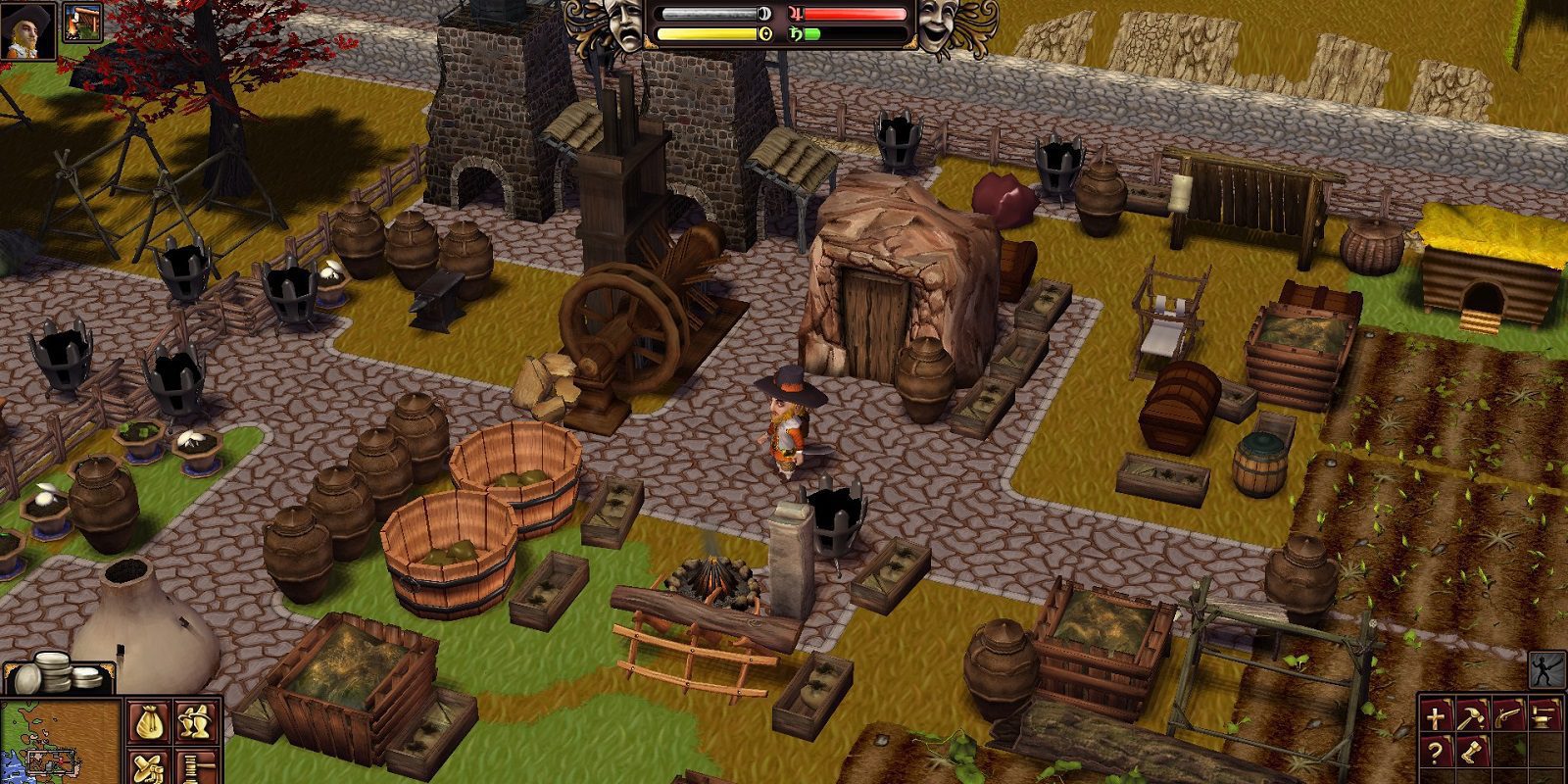1568x784 pixels.
Task: Open the home camp building icon
Action: pyautogui.click(x=83, y=23)
